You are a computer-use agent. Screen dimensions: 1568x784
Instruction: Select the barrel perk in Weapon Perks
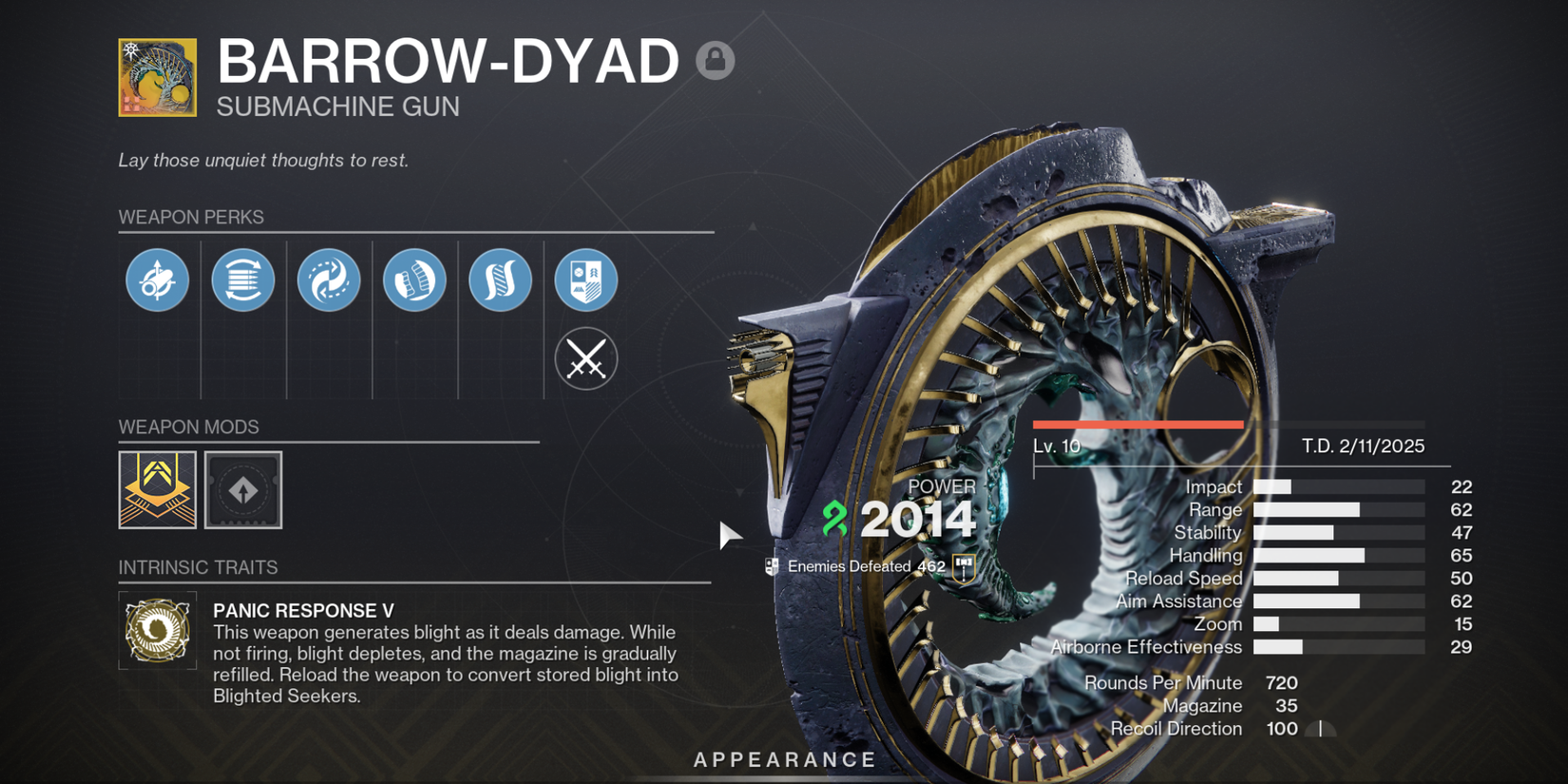(x=158, y=279)
